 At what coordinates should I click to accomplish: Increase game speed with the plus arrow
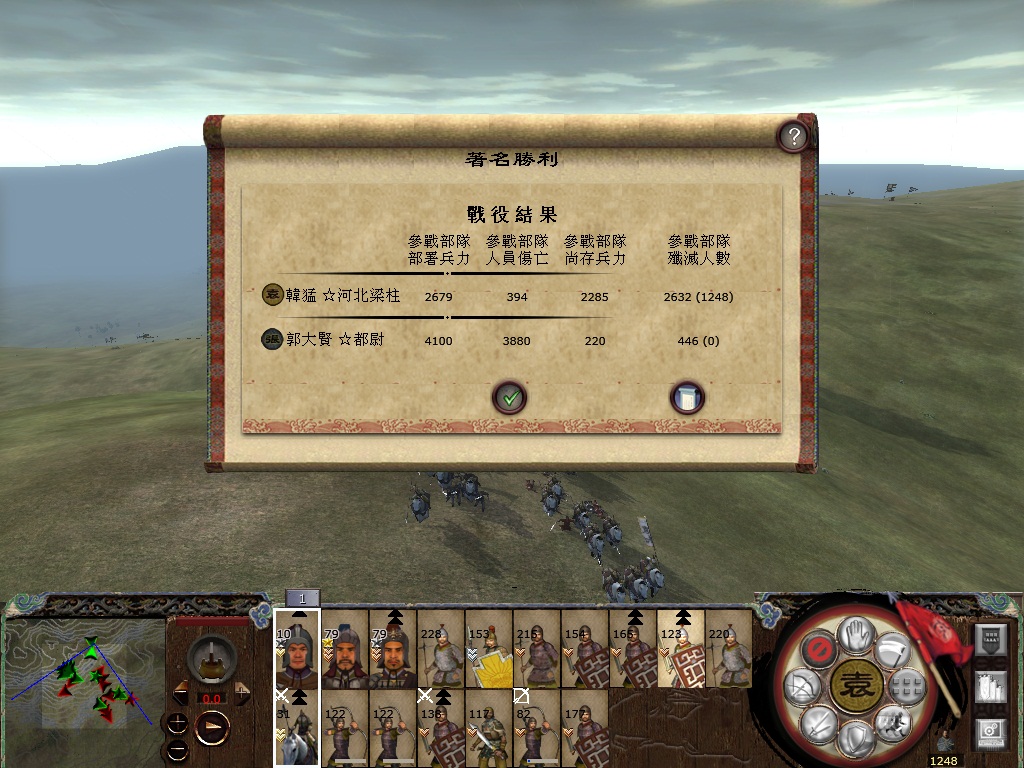[x=242, y=691]
